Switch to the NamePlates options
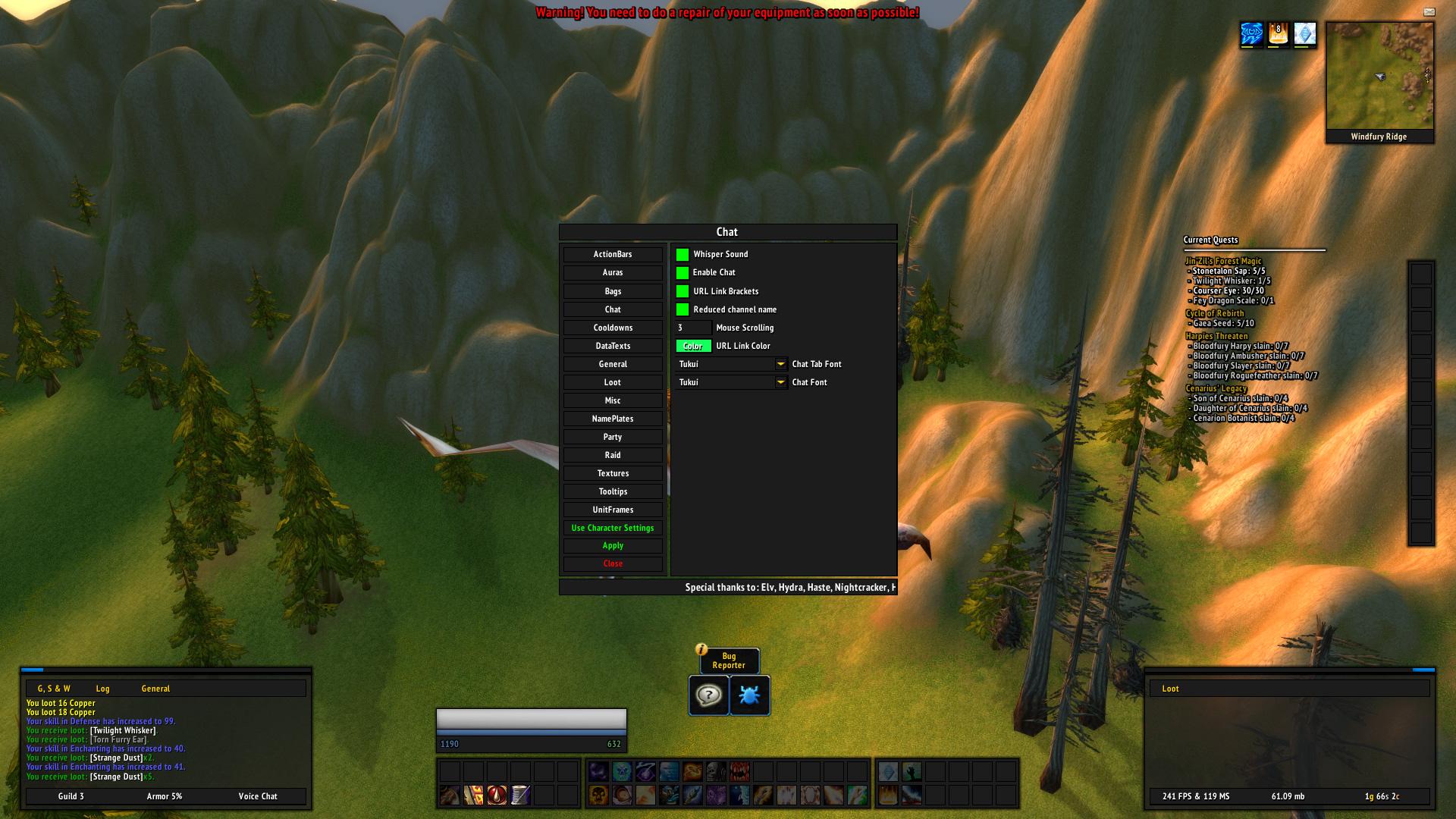 point(613,419)
